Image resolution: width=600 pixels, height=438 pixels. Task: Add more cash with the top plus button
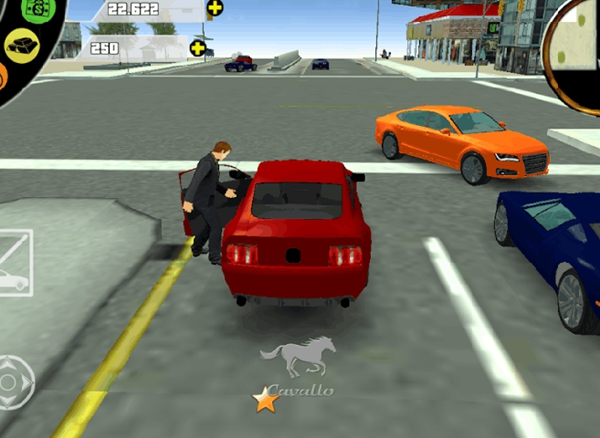[214, 9]
